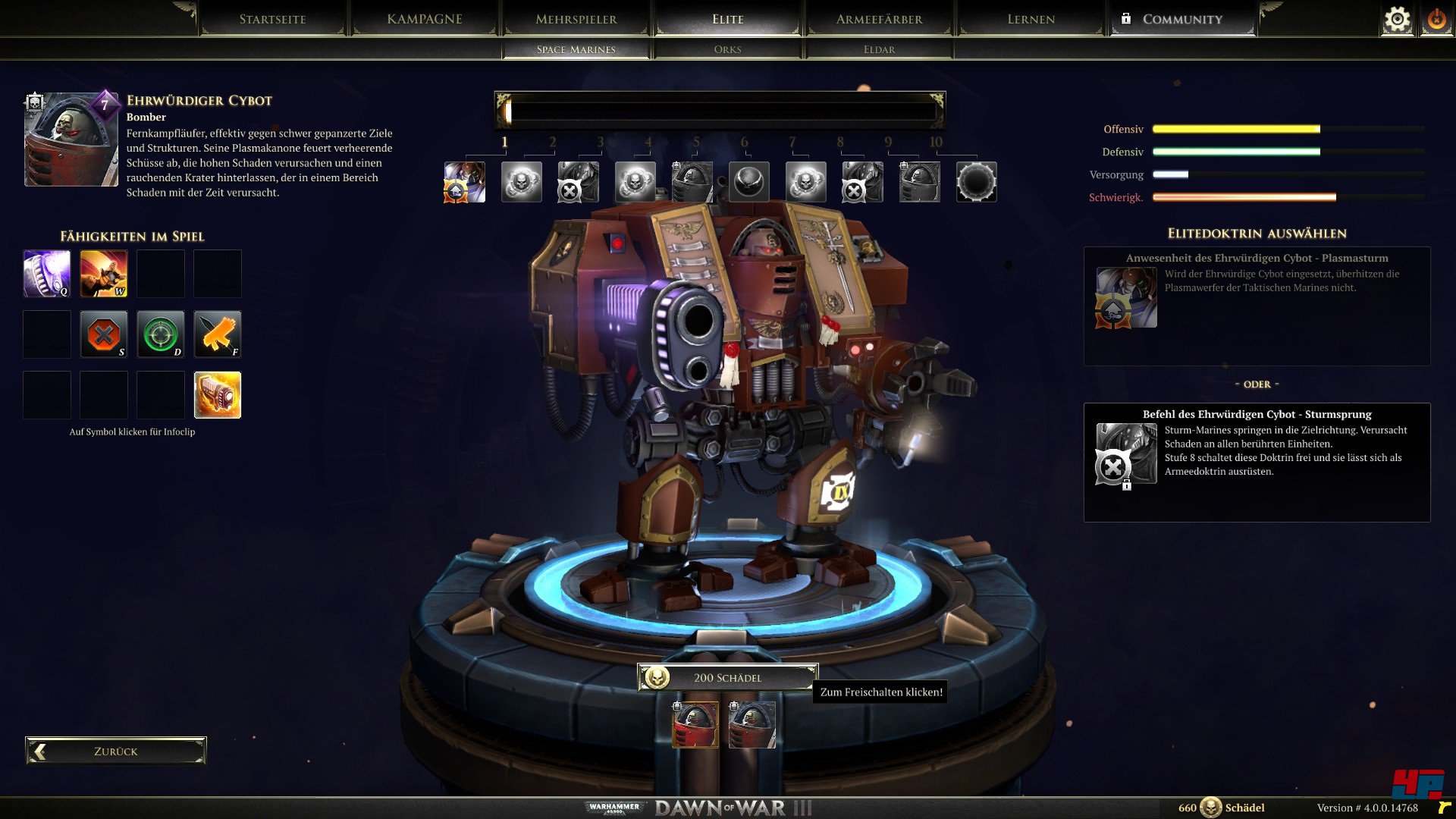This screenshot has width=1456, height=819.
Task: Switch to the Eldar elites
Action: click(879, 49)
